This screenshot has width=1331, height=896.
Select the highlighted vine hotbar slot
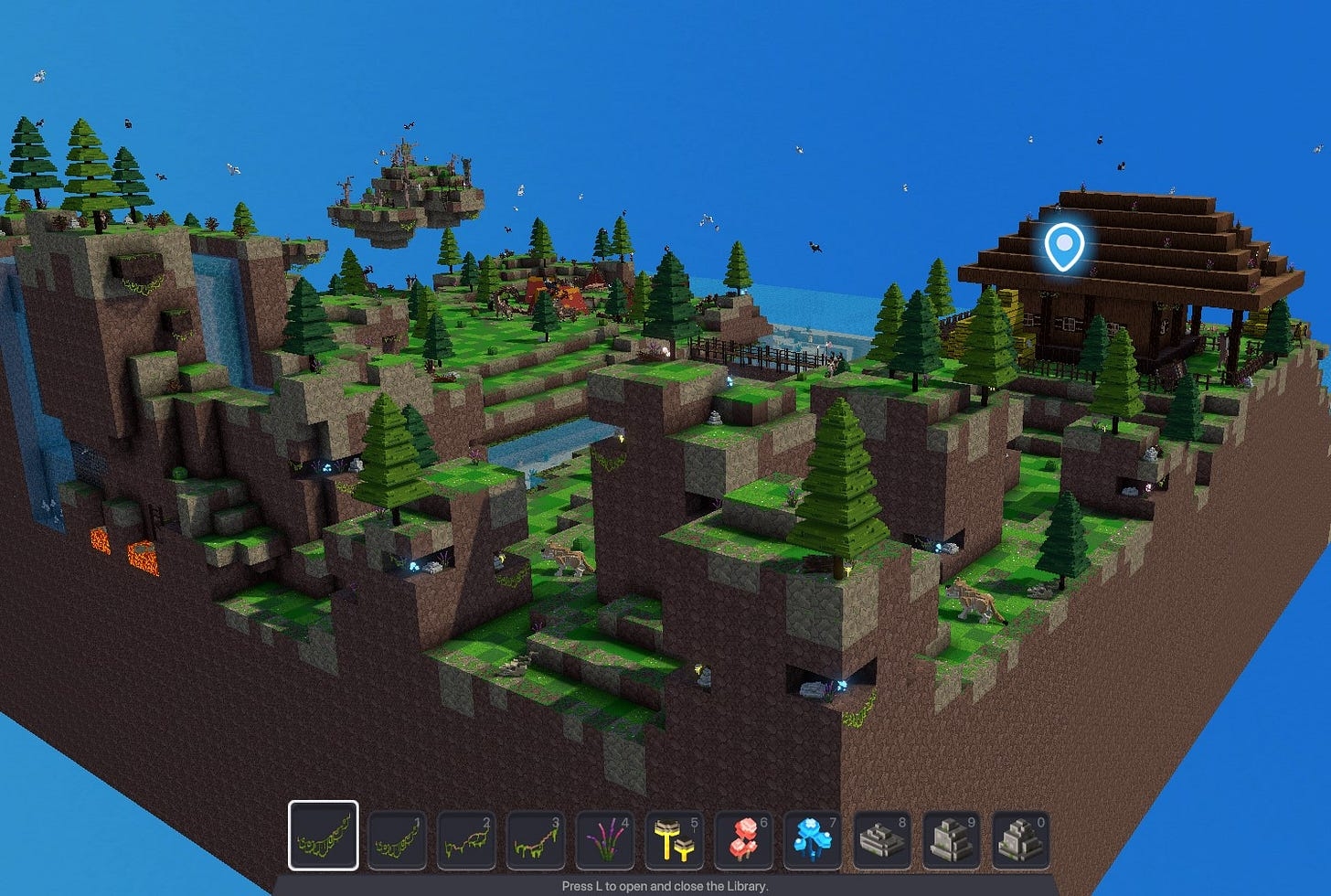point(324,836)
